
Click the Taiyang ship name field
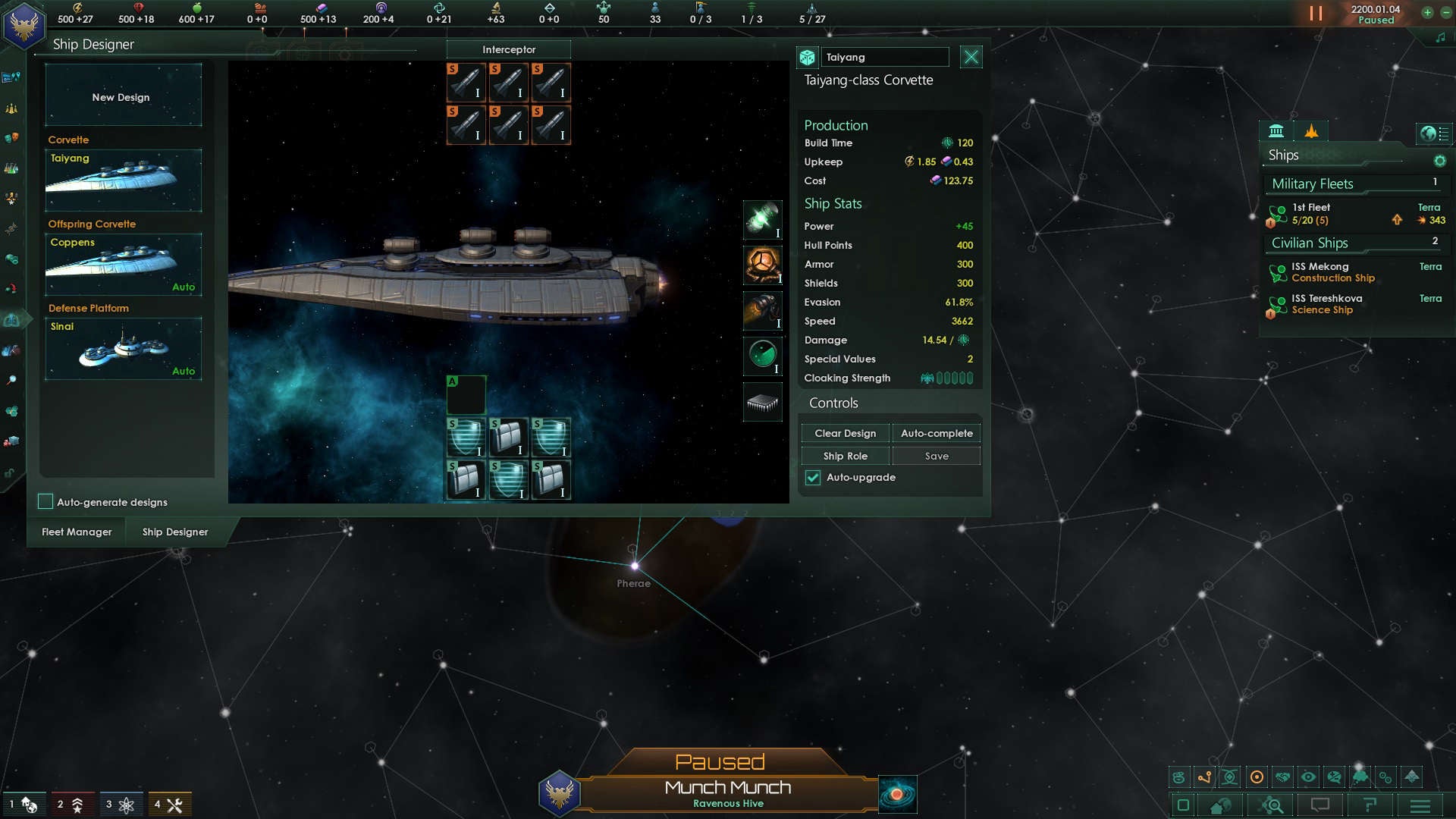coord(885,56)
